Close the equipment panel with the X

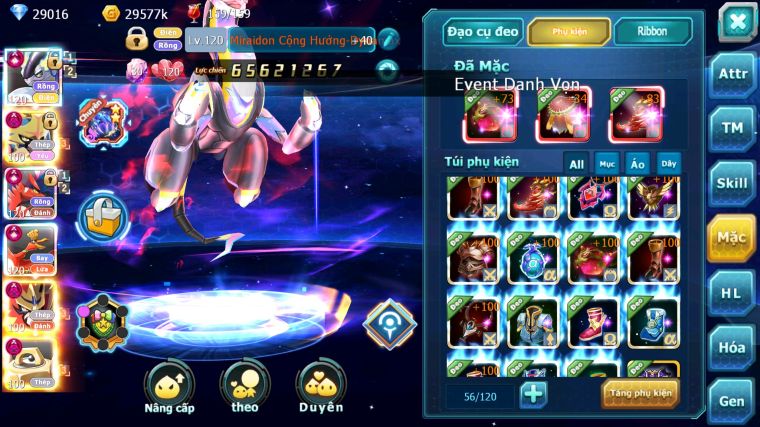pyautogui.click(x=737, y=21)
